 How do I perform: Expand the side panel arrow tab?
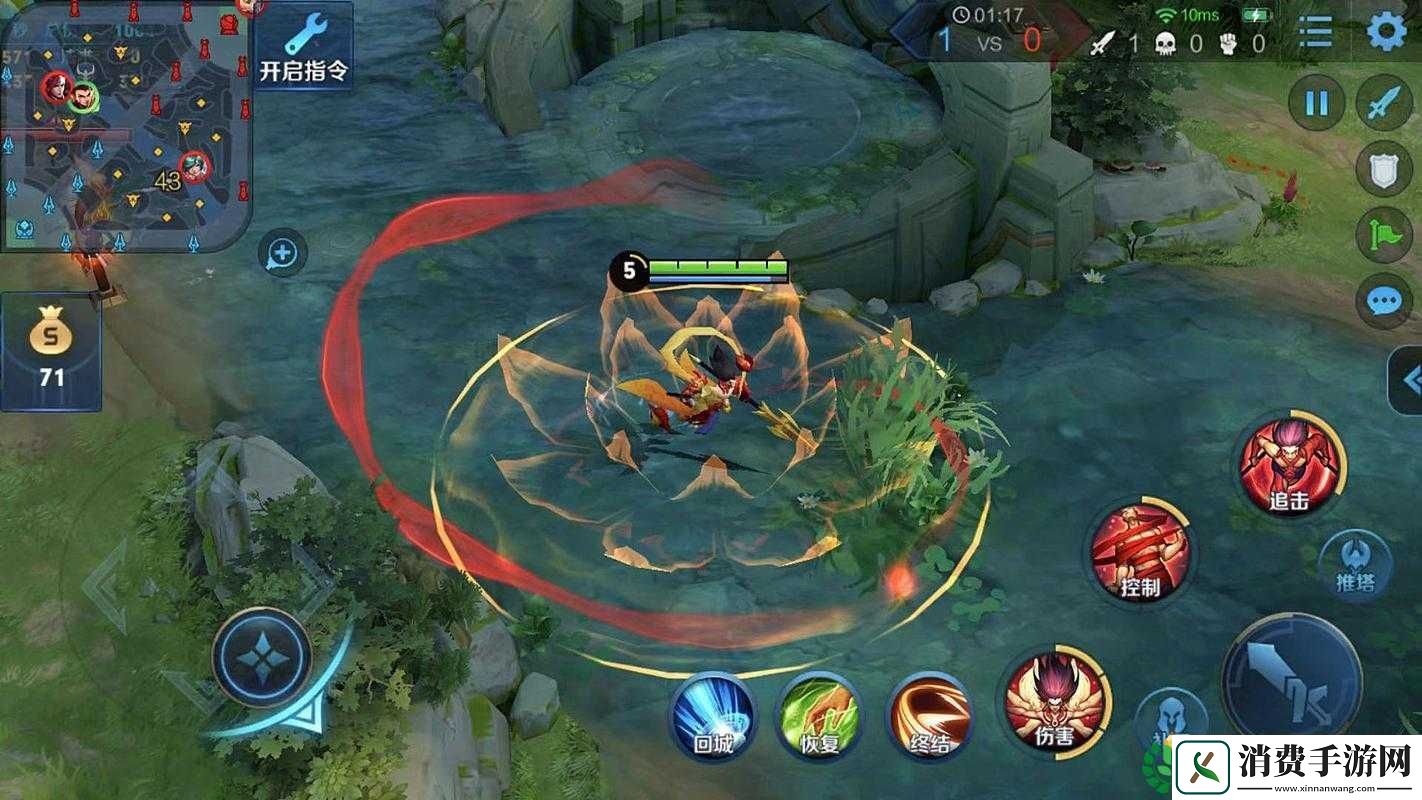[1408, 380]
